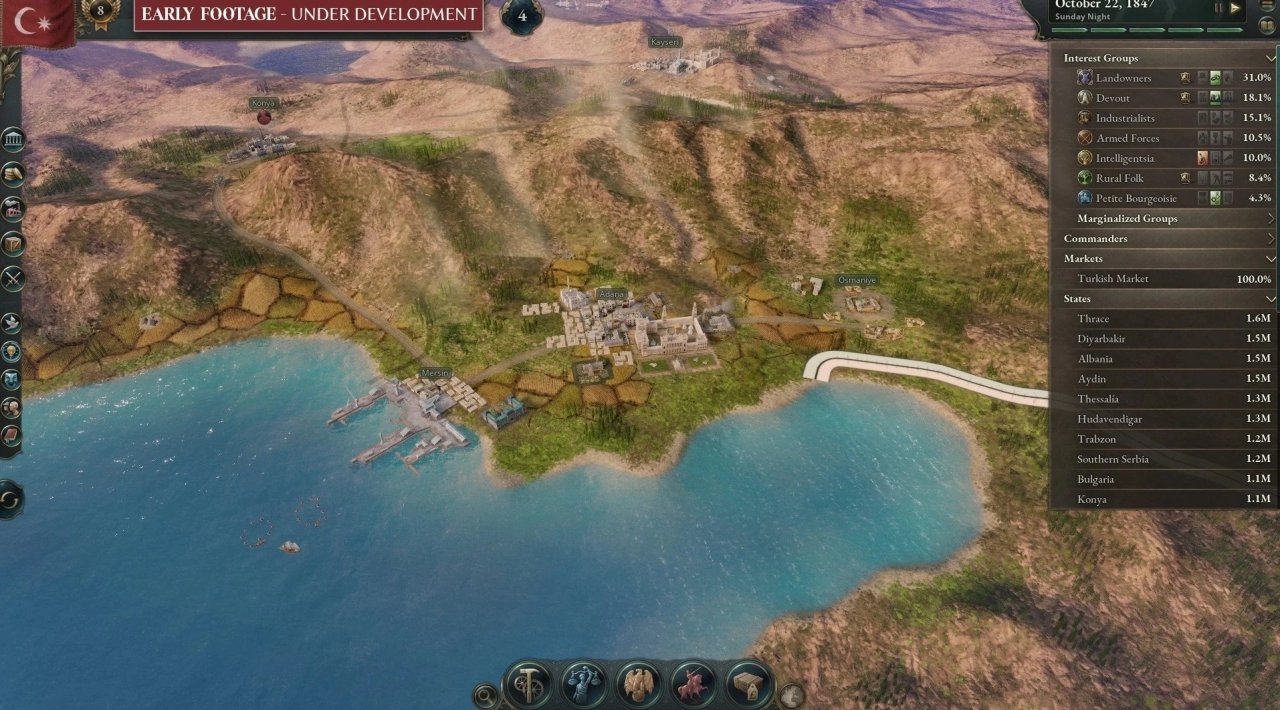
Task: Open the politics panel with the column building icon
Action: click(12, 140)
